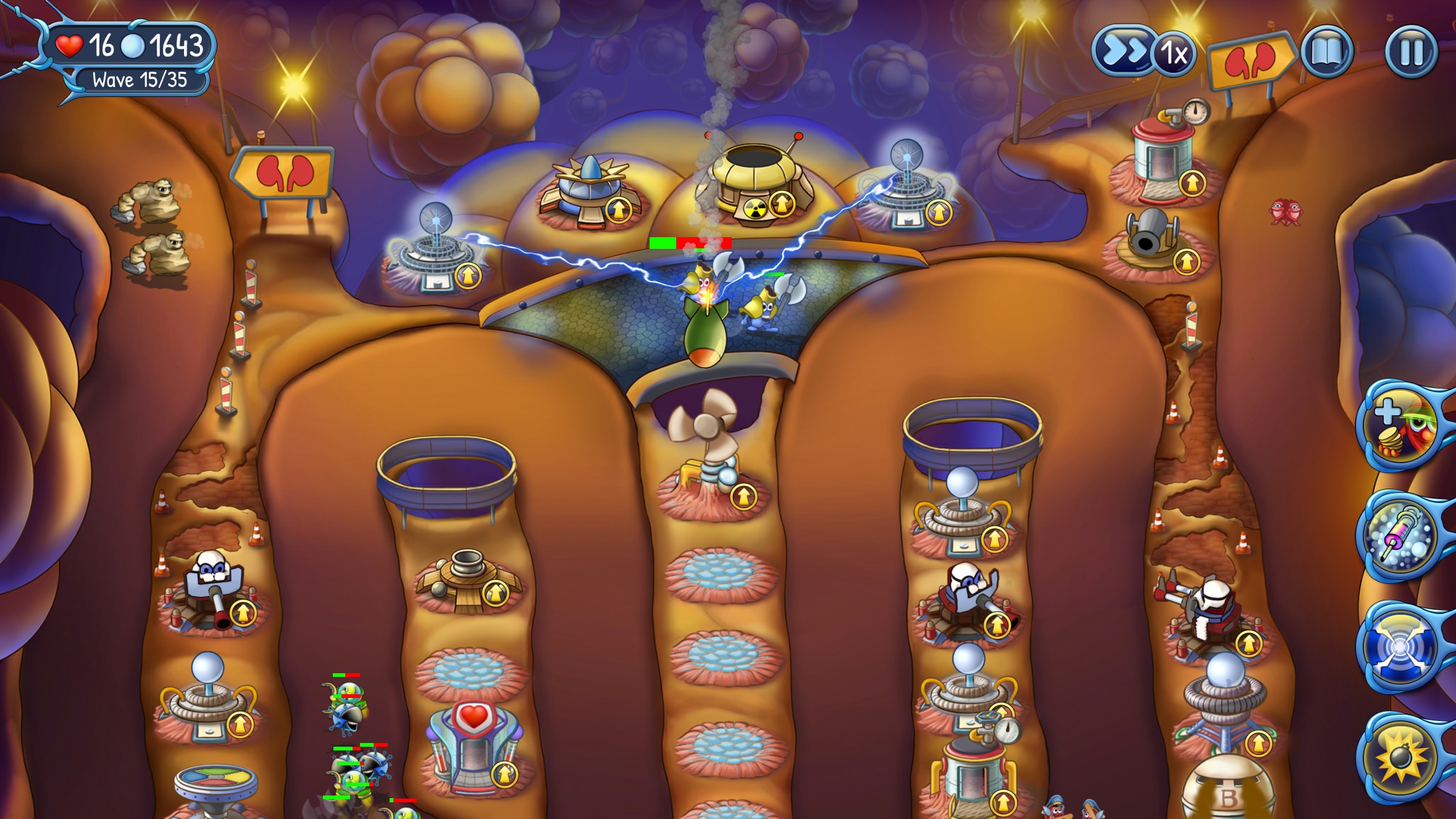1456x819 pixels.
Task: Select the coins and plus-sign ability
Action: pyautogui.click(x=1400, y=425)
